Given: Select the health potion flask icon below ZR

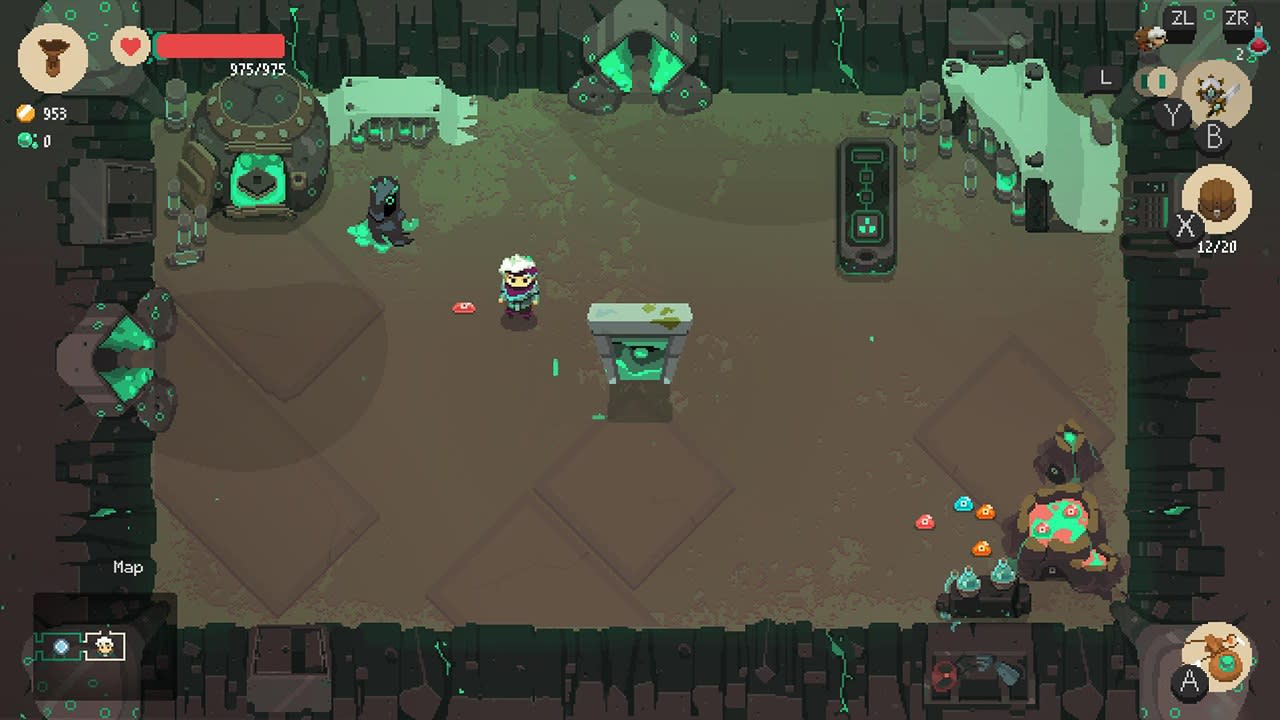Looking at the screenshot, I should [1260, 43].
